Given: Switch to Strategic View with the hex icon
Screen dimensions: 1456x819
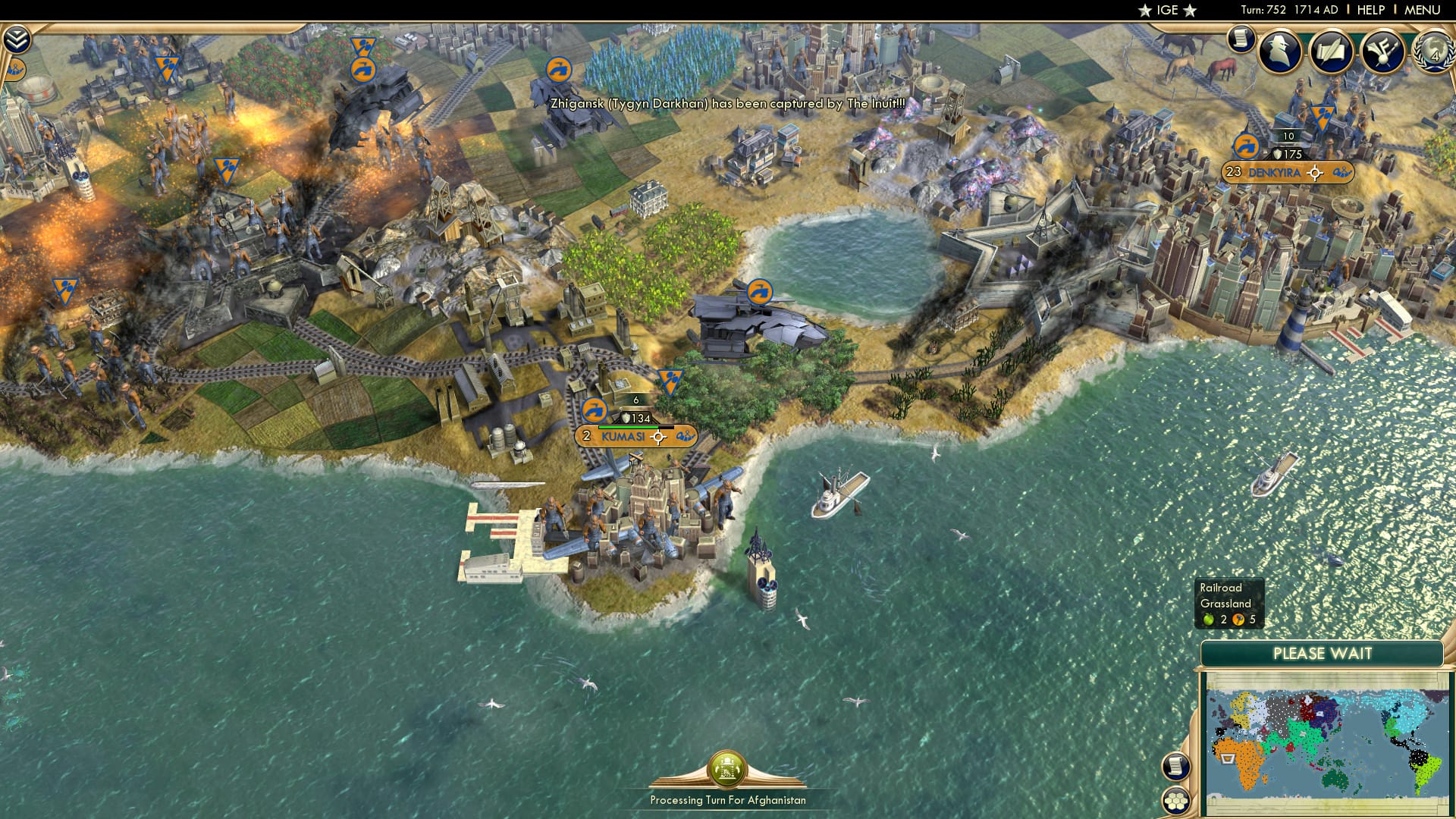Looking at the screenshot, I should [x=1176, y=800].
